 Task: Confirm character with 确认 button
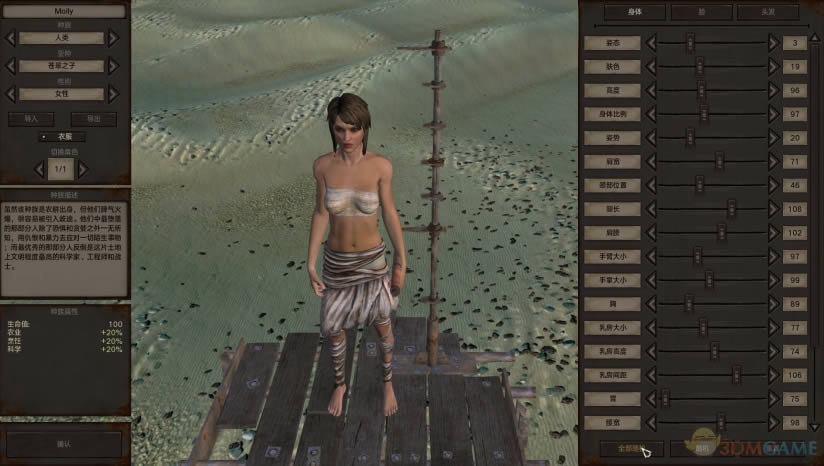tap(64, 444)
